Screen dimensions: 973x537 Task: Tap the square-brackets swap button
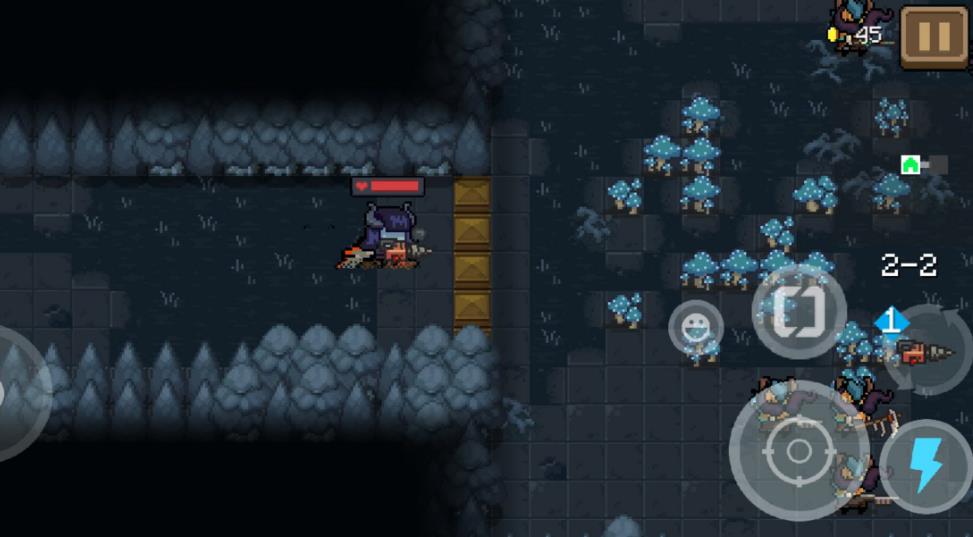799,311
